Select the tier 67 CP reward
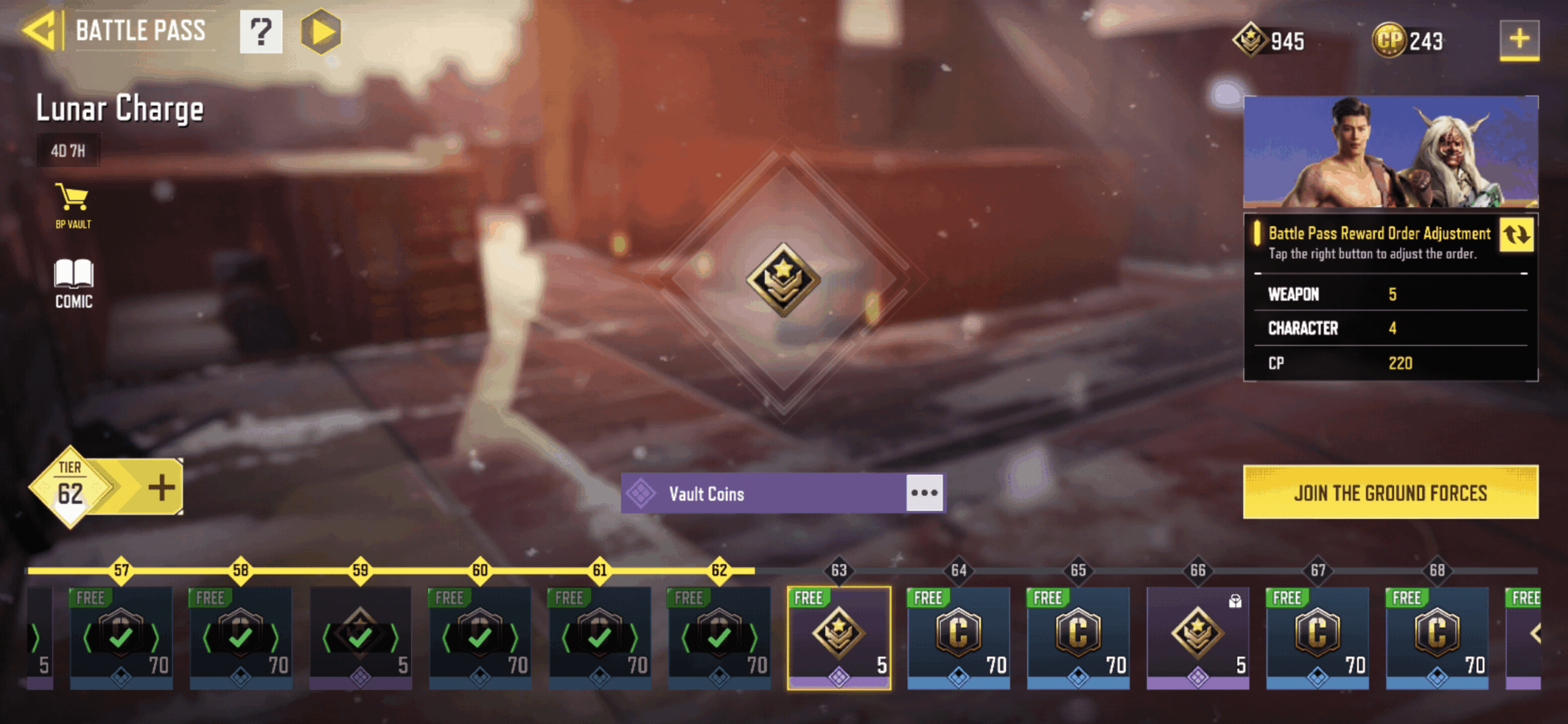Screen dimensions: 1568x724 [x=1317, y=637]
